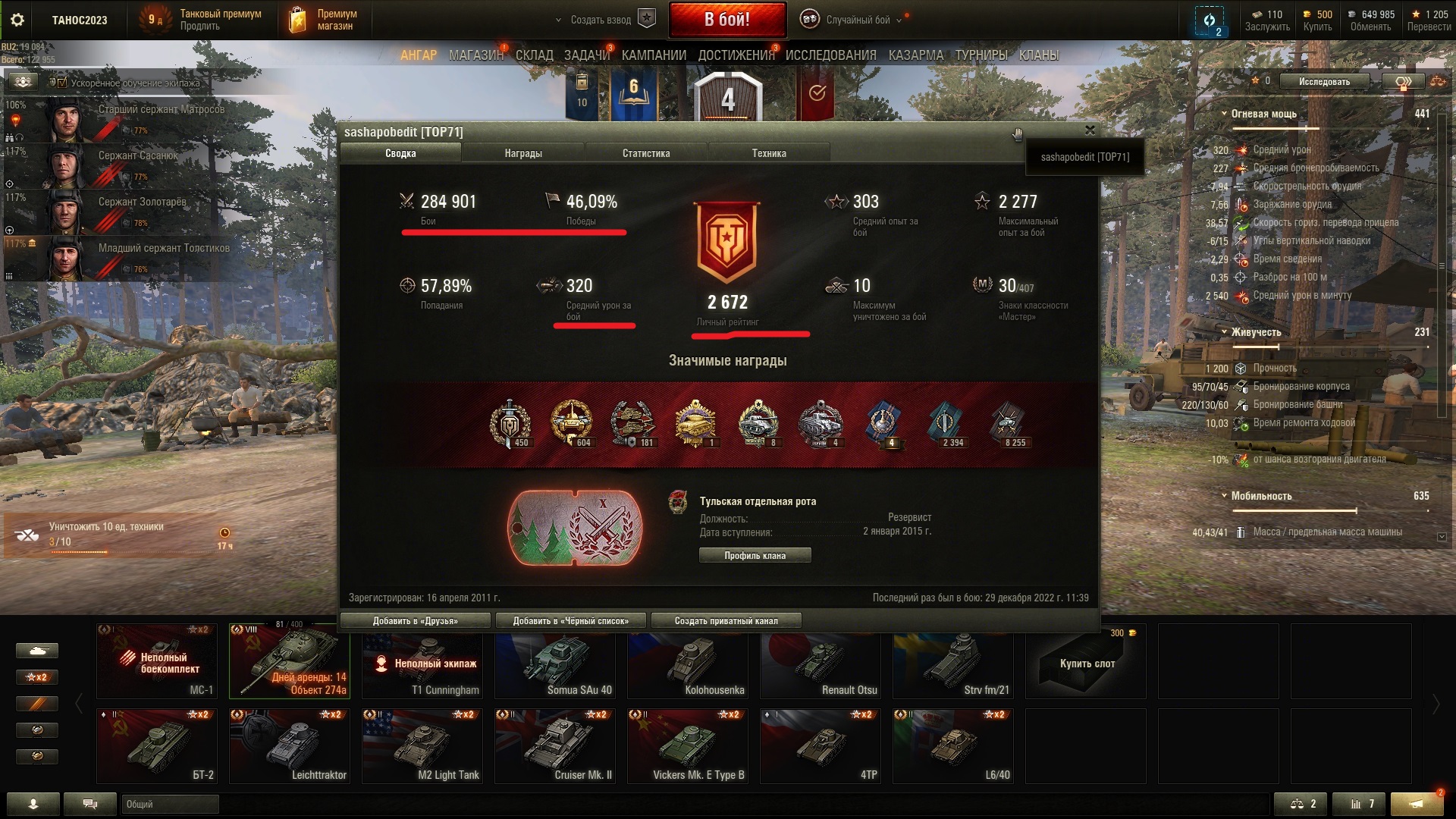Screen dimensions: 1456x819
Task: Go to the МАГАЗИН menu section
Action: coord(476,55)
